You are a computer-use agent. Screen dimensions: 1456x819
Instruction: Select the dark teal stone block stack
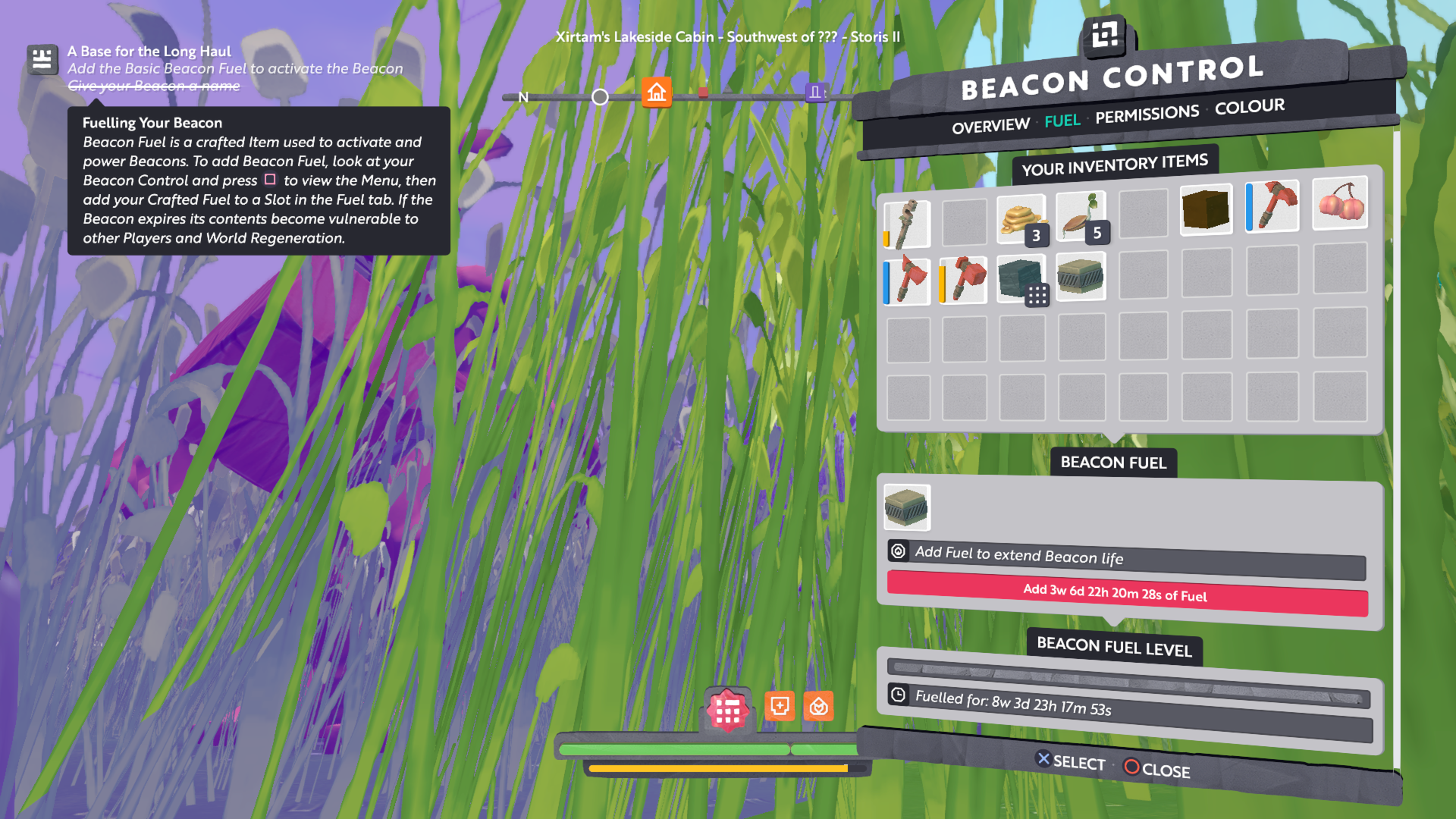[x=1021, y=278]
